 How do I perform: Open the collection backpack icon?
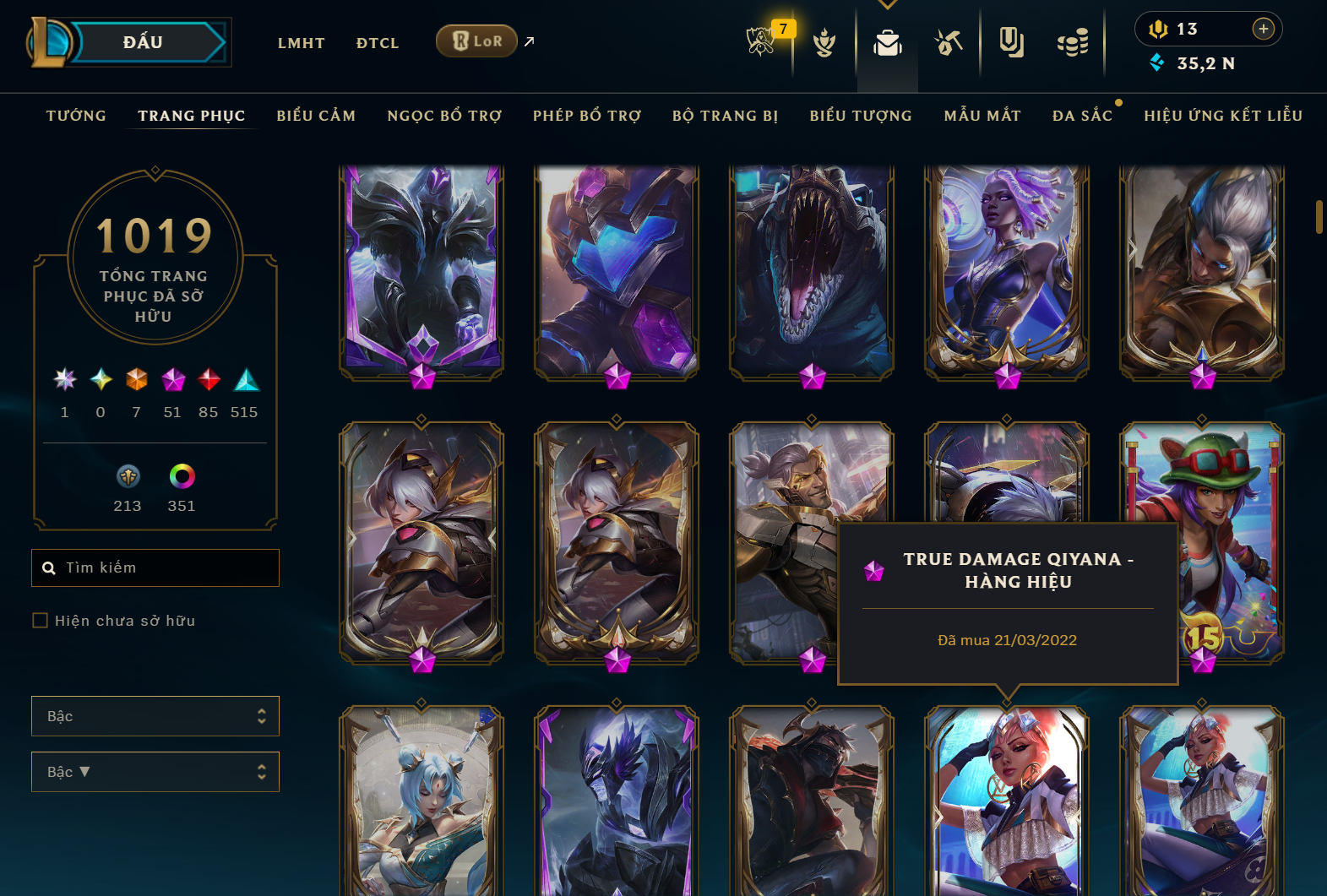click(887, 42)
